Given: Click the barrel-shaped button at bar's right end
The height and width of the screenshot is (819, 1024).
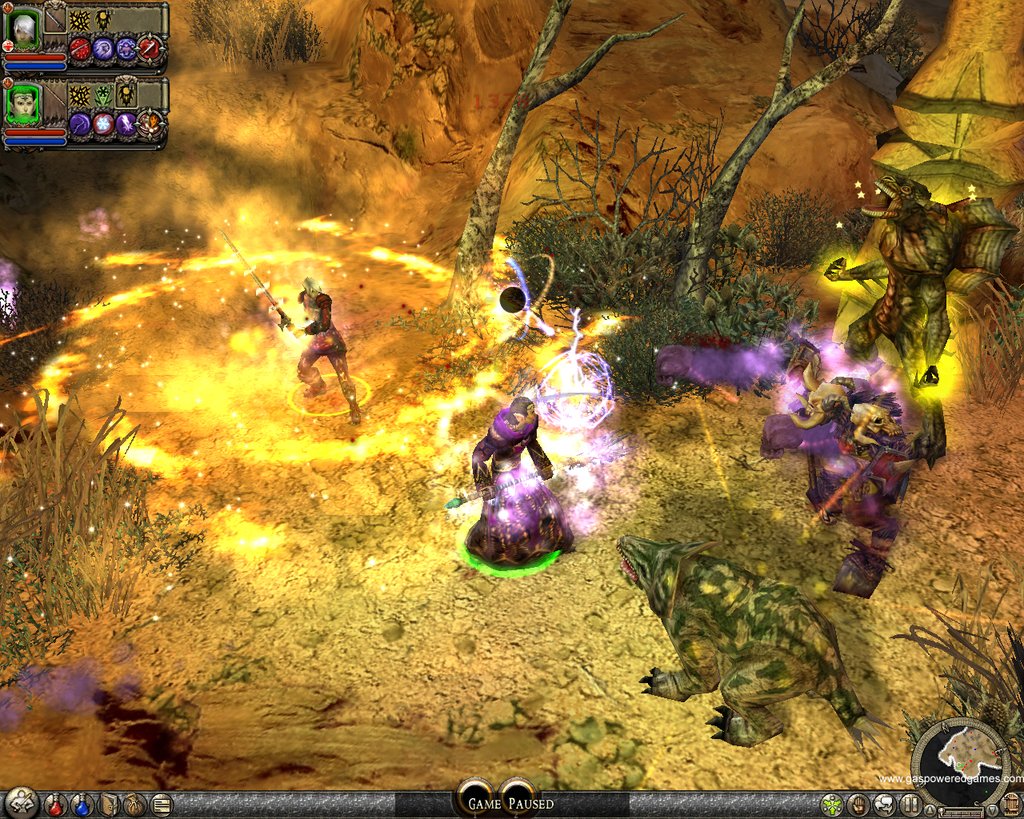Looking at the screenshot, I should [1010, 804].
